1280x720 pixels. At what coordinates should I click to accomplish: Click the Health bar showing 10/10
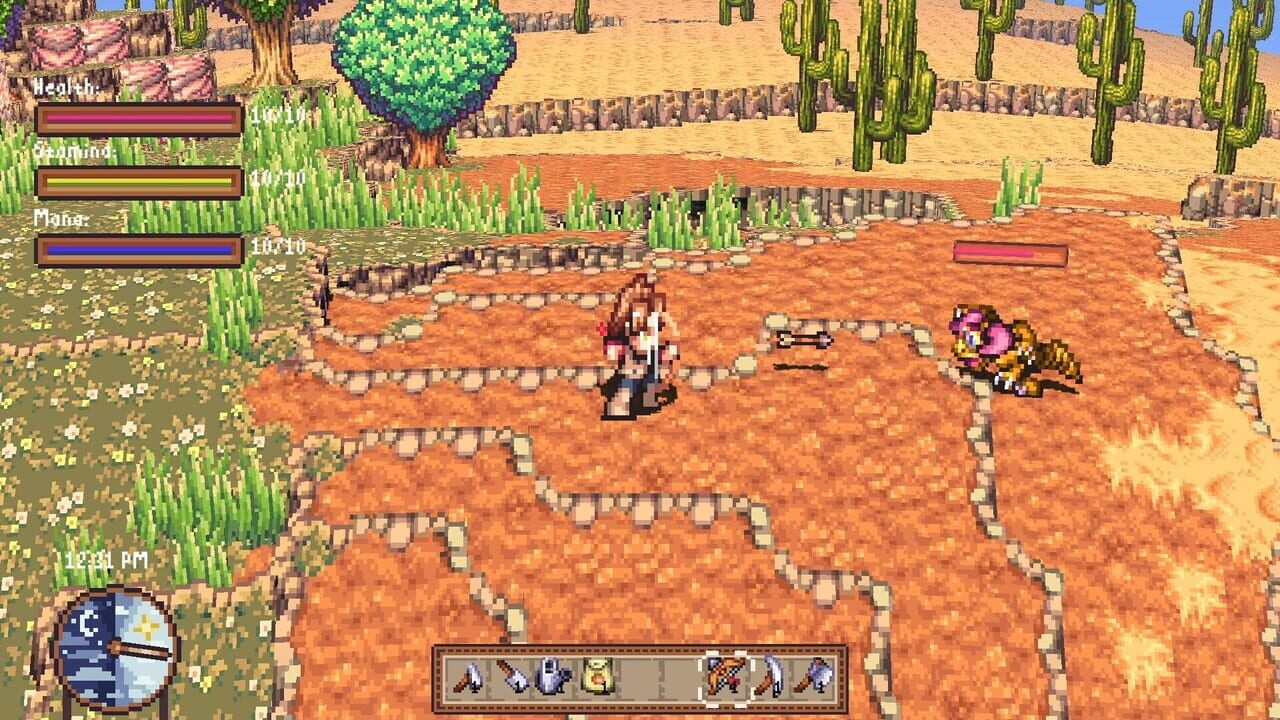140,120
